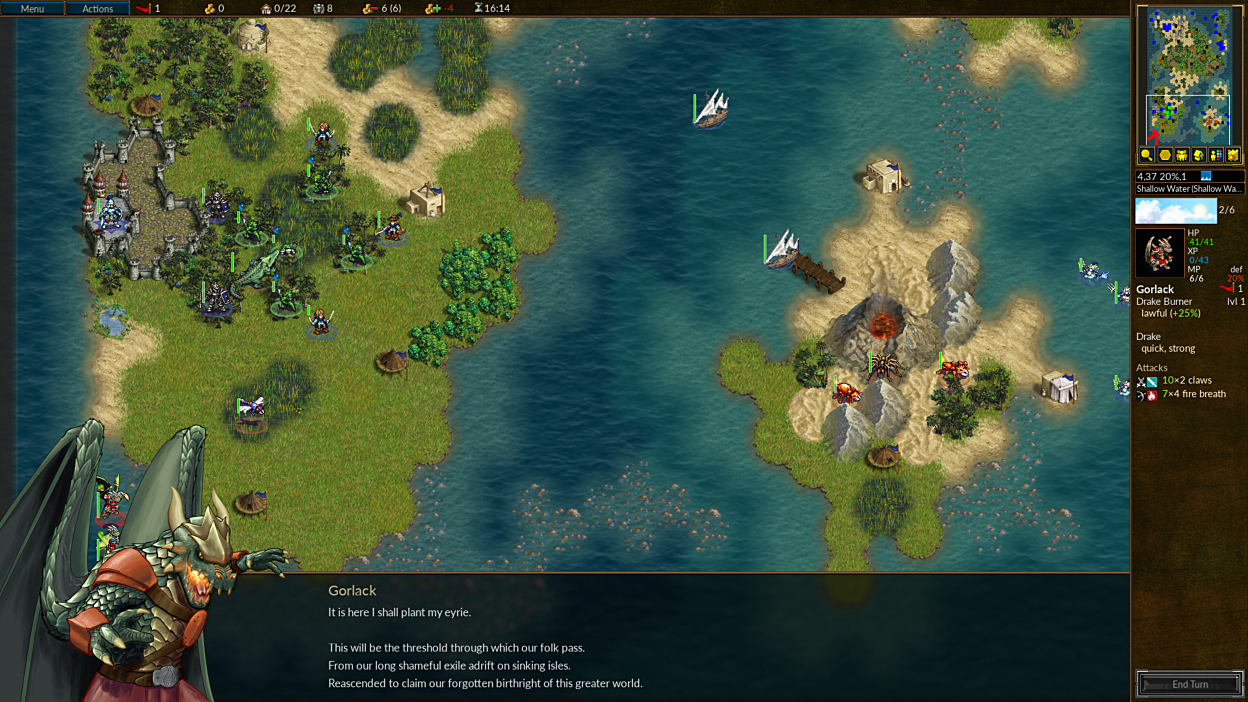Toggle minimap terrain with the hexagon button
The height and width of the screenshot is (702, 1248).
[x=1164, y=155]
